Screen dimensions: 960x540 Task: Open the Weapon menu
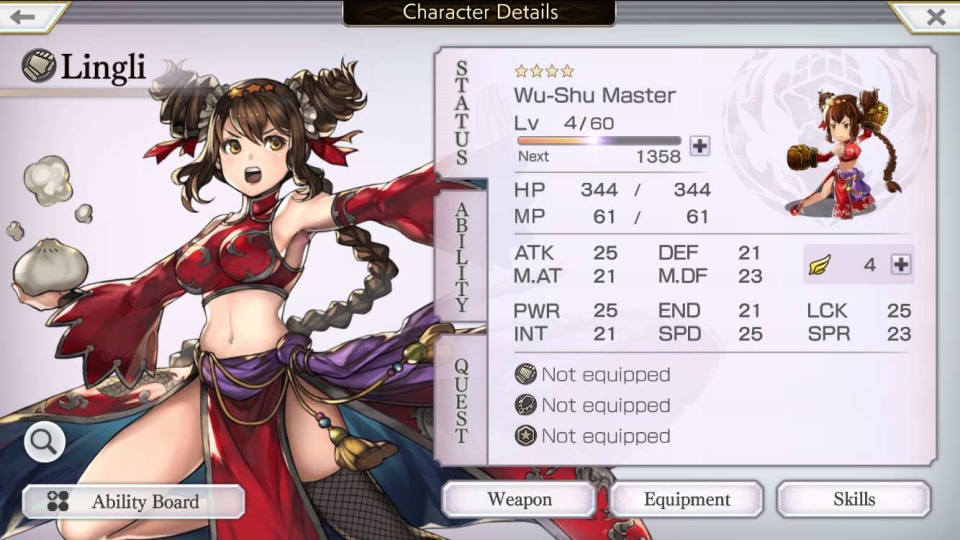point(519,499)
